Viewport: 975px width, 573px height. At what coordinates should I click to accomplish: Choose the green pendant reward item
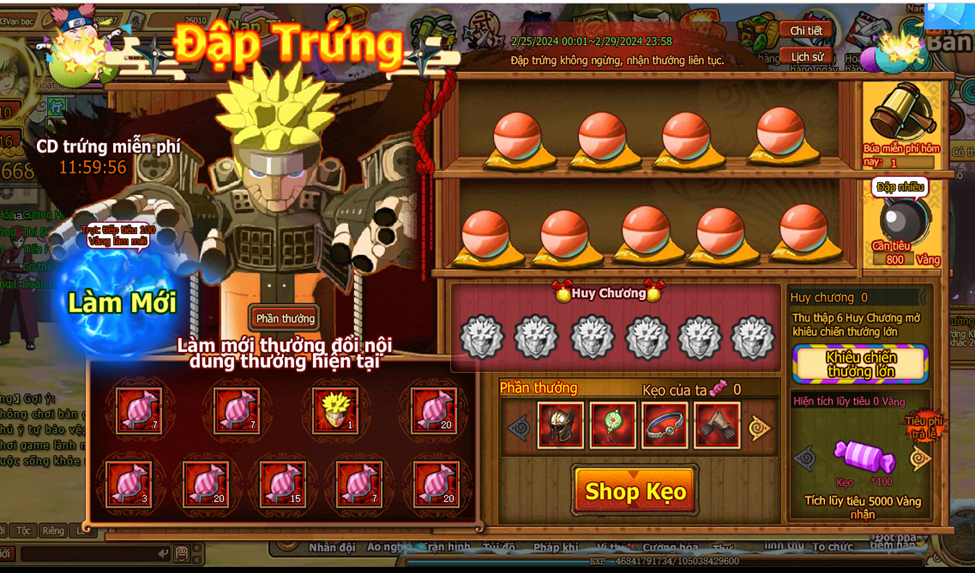[x=613, y=426]
